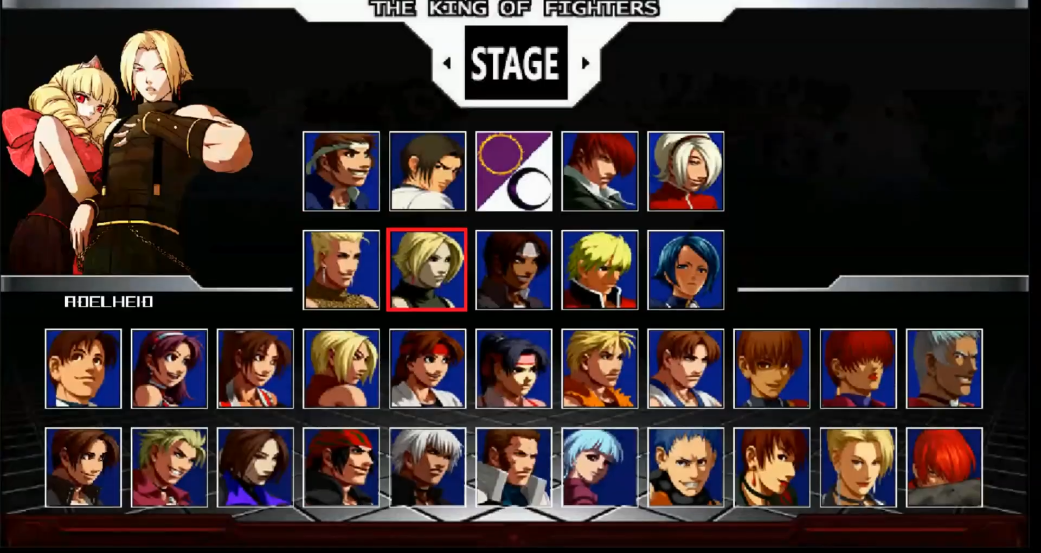This screenshot has width=1041, height=553.
Task: Select the dark-skinned fighter with white headband
Action: 513,269
